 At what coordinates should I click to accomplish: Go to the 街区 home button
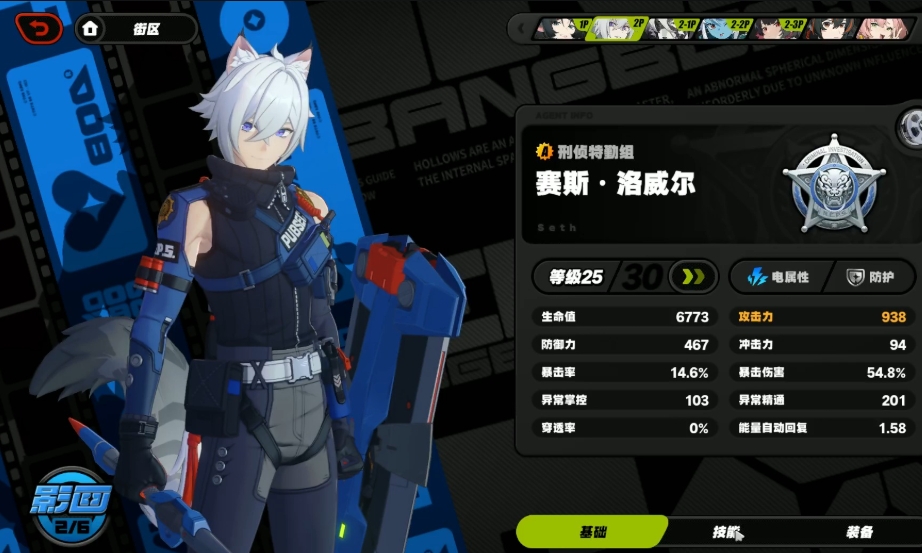(134, 29)
